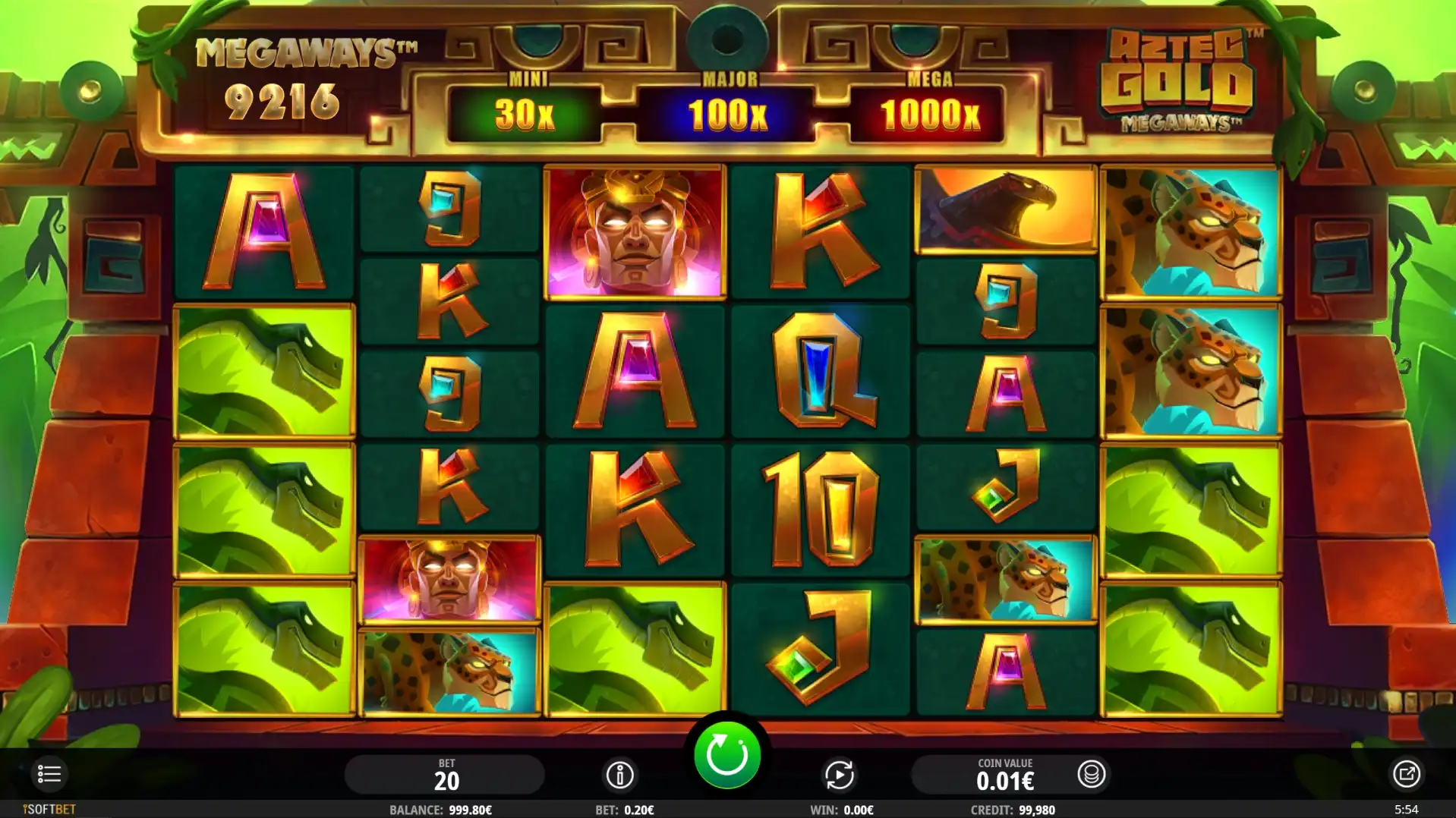Open the autoplay settings
The height and width of the screenshot is (818, 1456).
(x=839, y=775)
